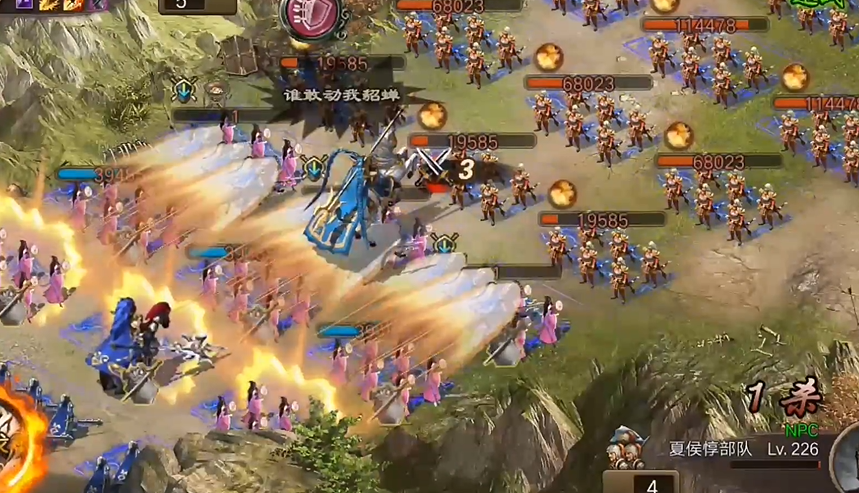Tap the enemy troop icon above count 4
This screenshot has width=859, height=493.
[x=627, y=453]
